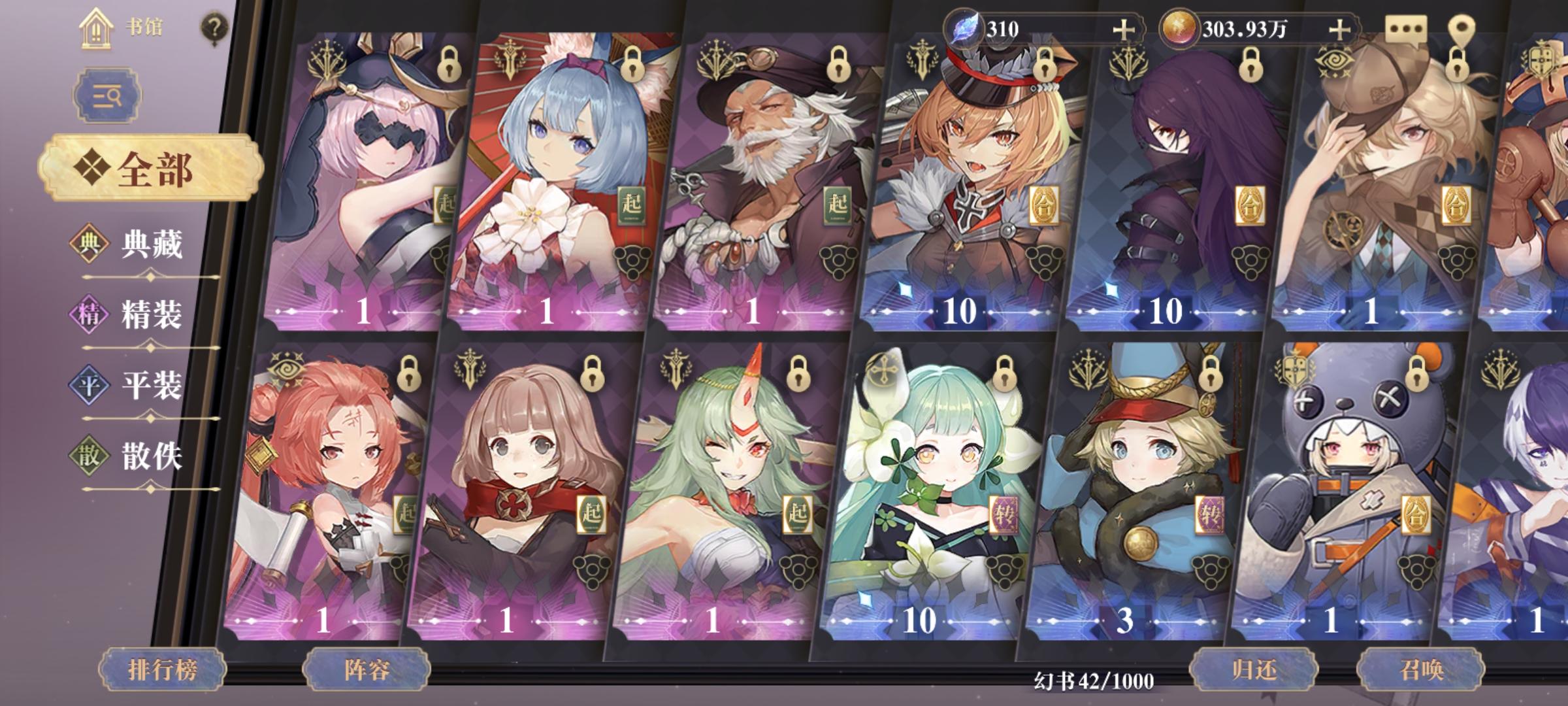Click the search filter icon below help
The height and width of the screenshot is (706, 1568).
pos(107,95)
